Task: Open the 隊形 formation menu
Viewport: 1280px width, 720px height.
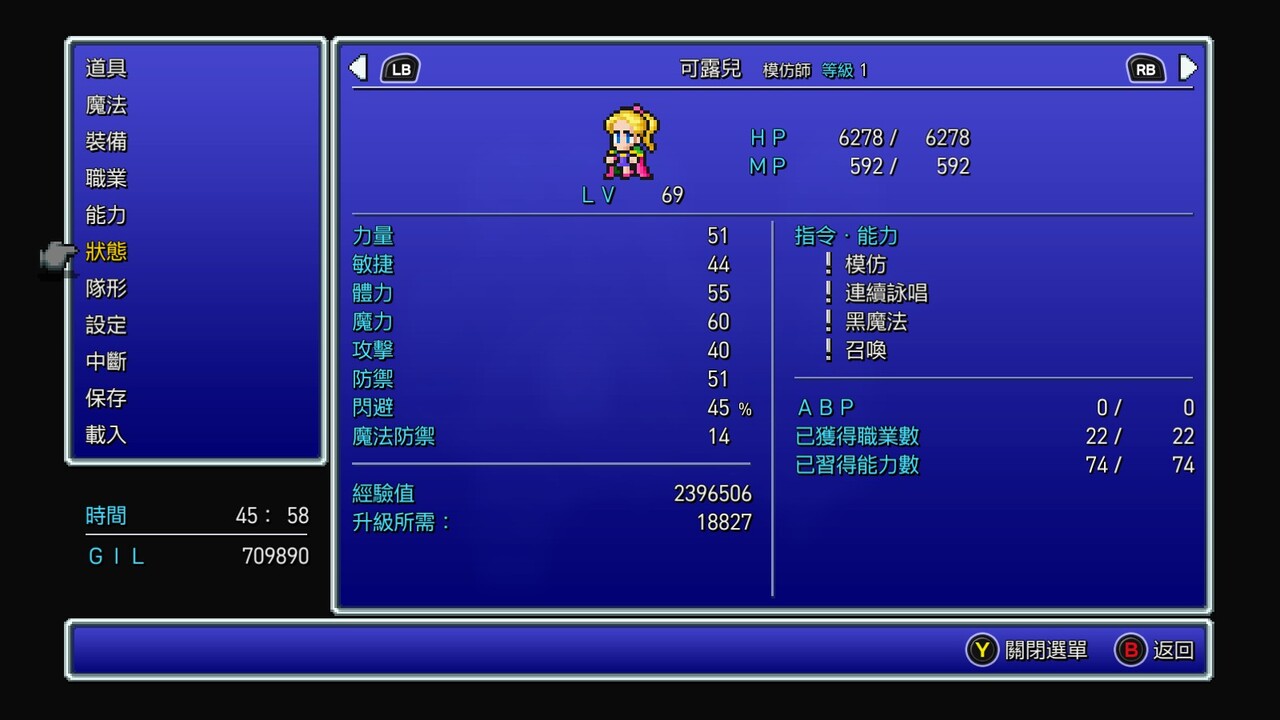Action: pyautogui.click(x=106, y=289)
